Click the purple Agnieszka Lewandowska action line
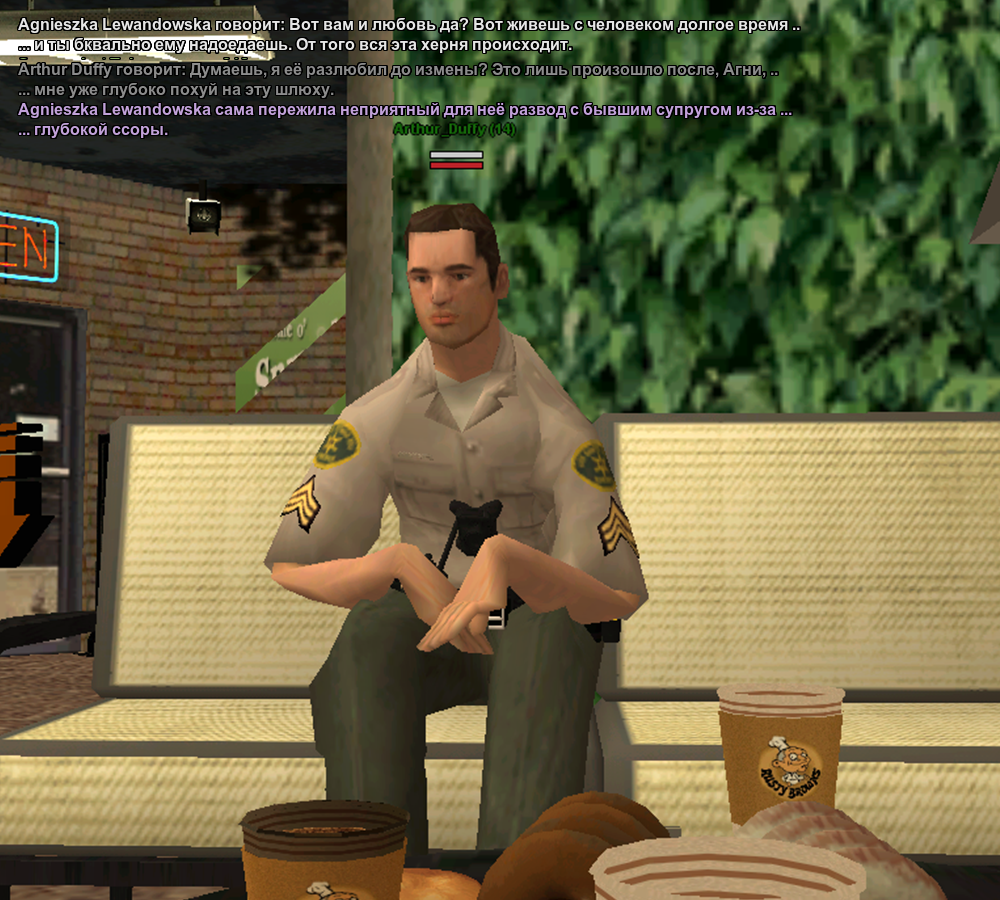The height and width of the screenshot is (900, 1000). 404,111
